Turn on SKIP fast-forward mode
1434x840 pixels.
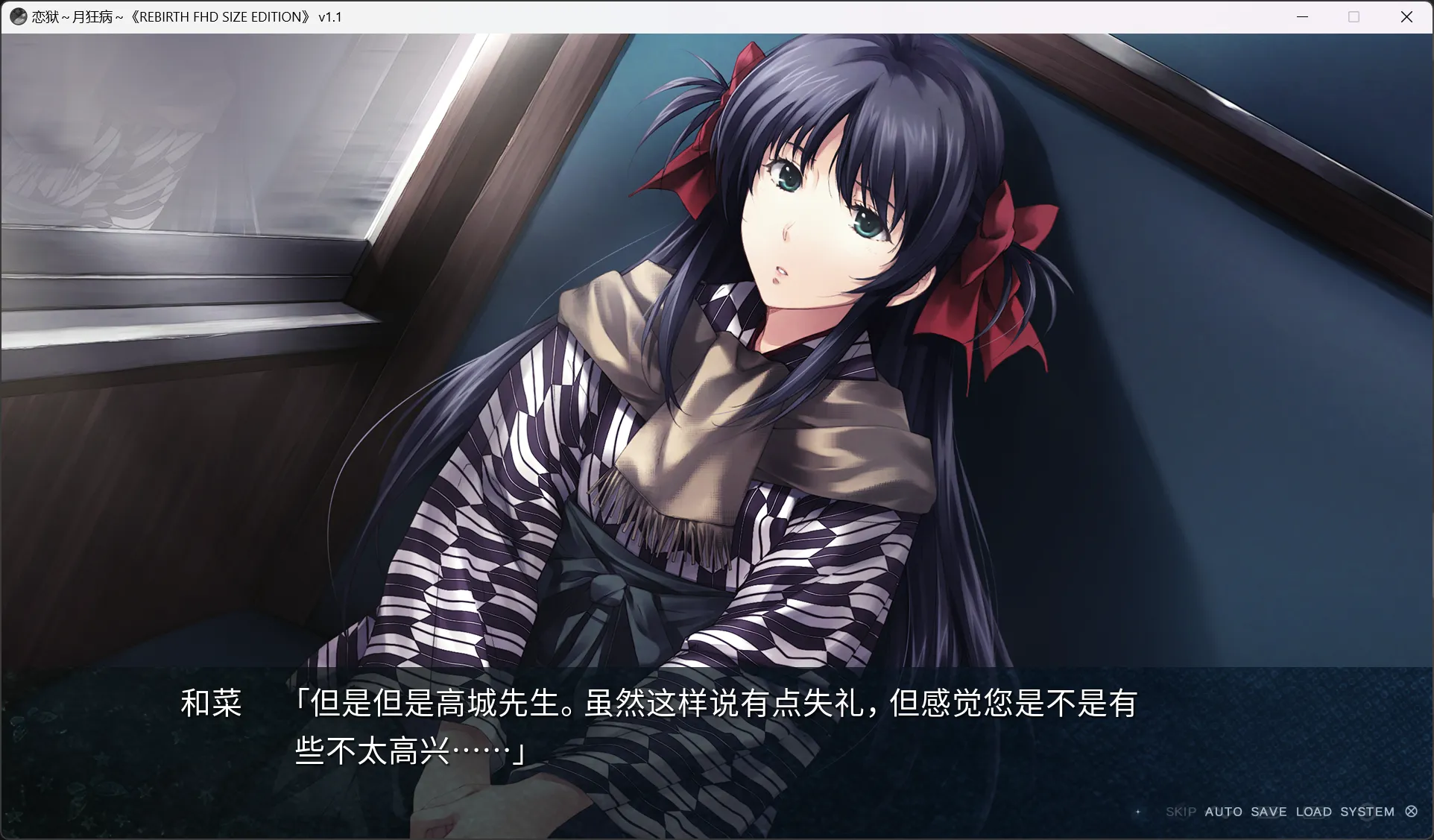1182,812
